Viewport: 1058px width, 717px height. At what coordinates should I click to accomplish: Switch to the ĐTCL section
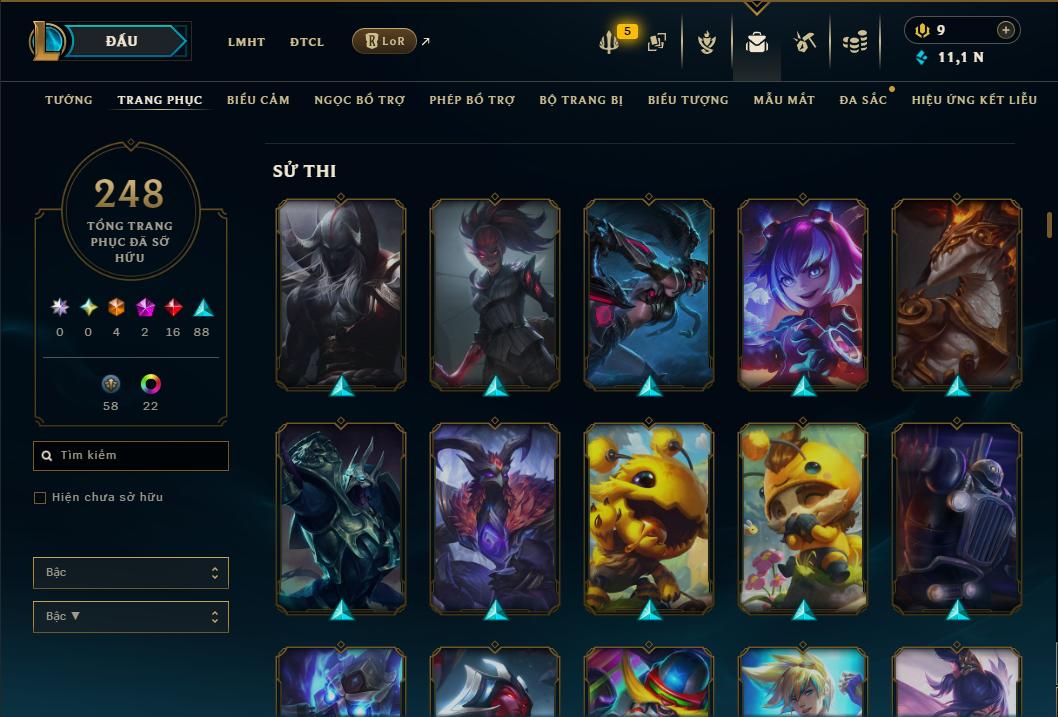[307, 42]
